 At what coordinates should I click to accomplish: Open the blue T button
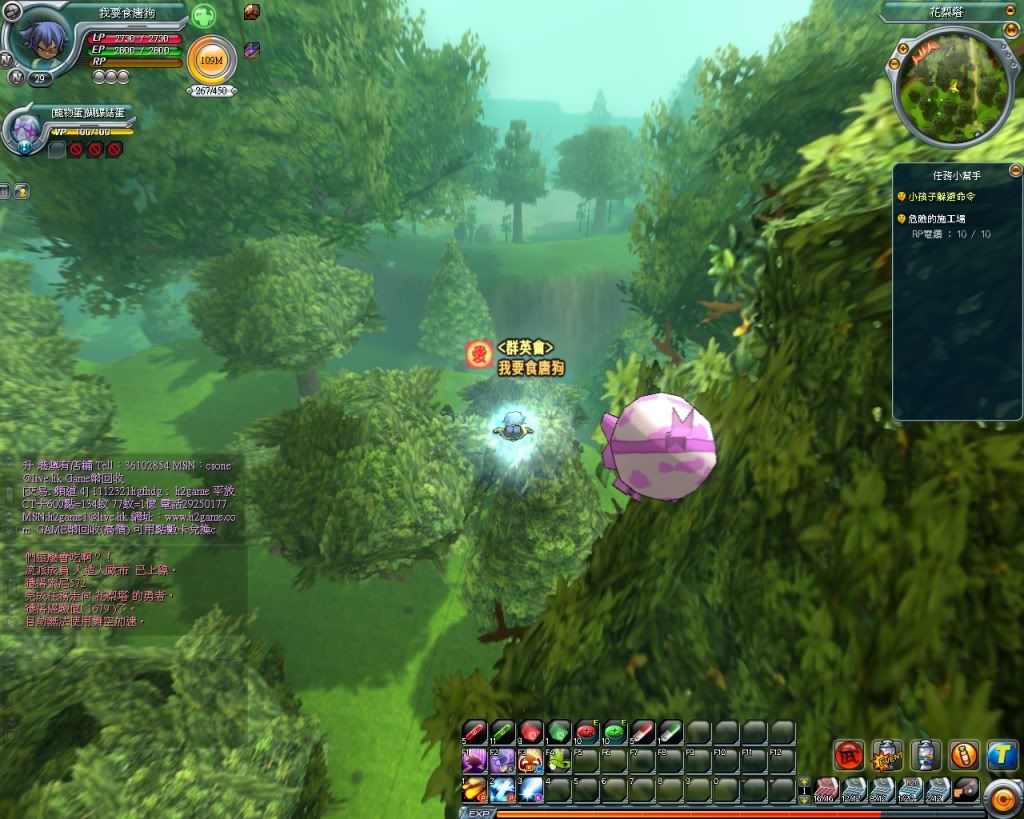point(1002,755)
